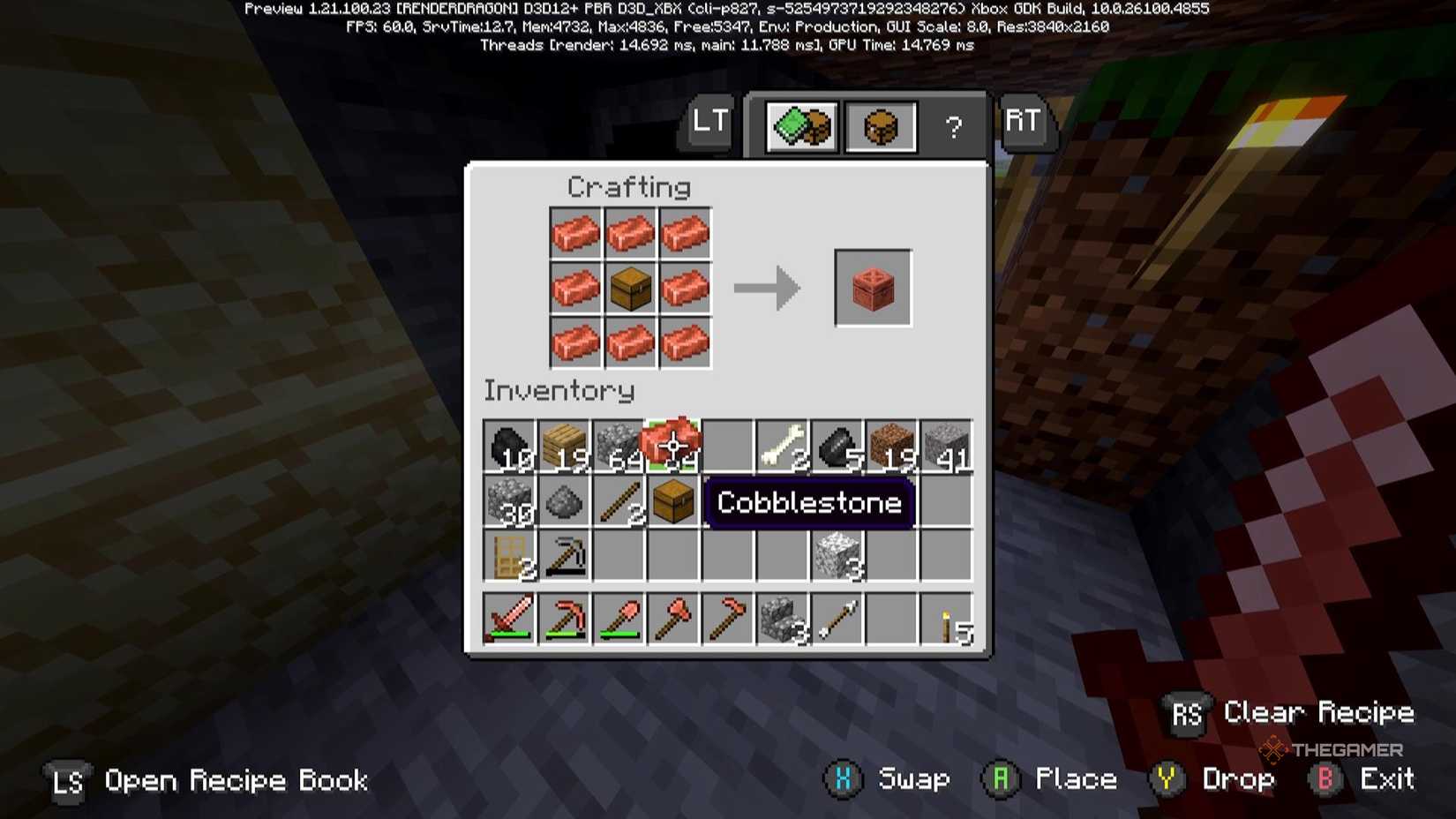Select the coal stack in the inventory
Viewport: 1456px width, 819px height.
coord(509,443)
